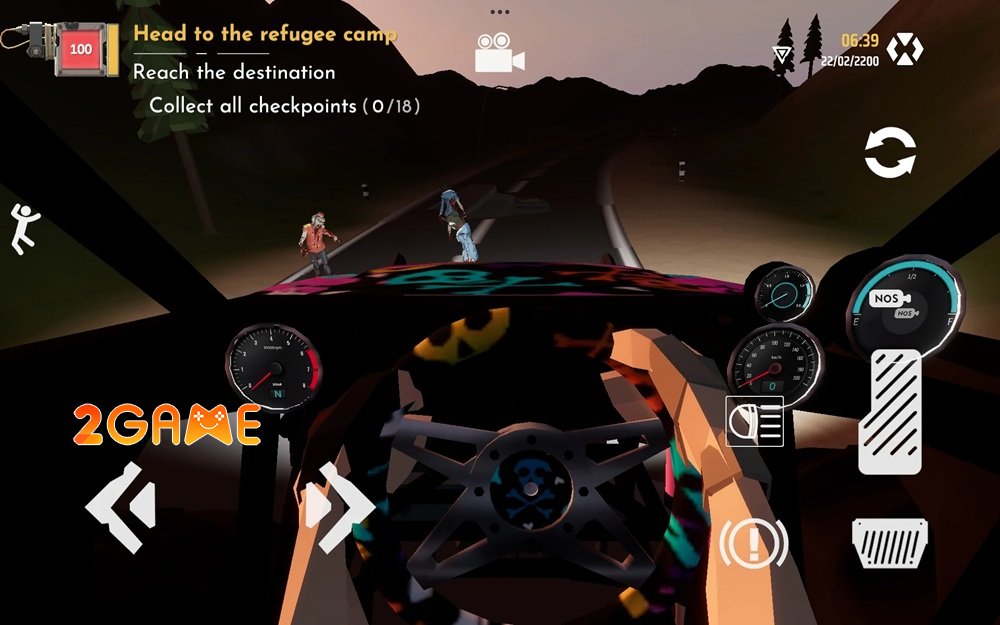Open the menu with the hexagon icon
The image size is (1000, 625).
pos(905,49)
